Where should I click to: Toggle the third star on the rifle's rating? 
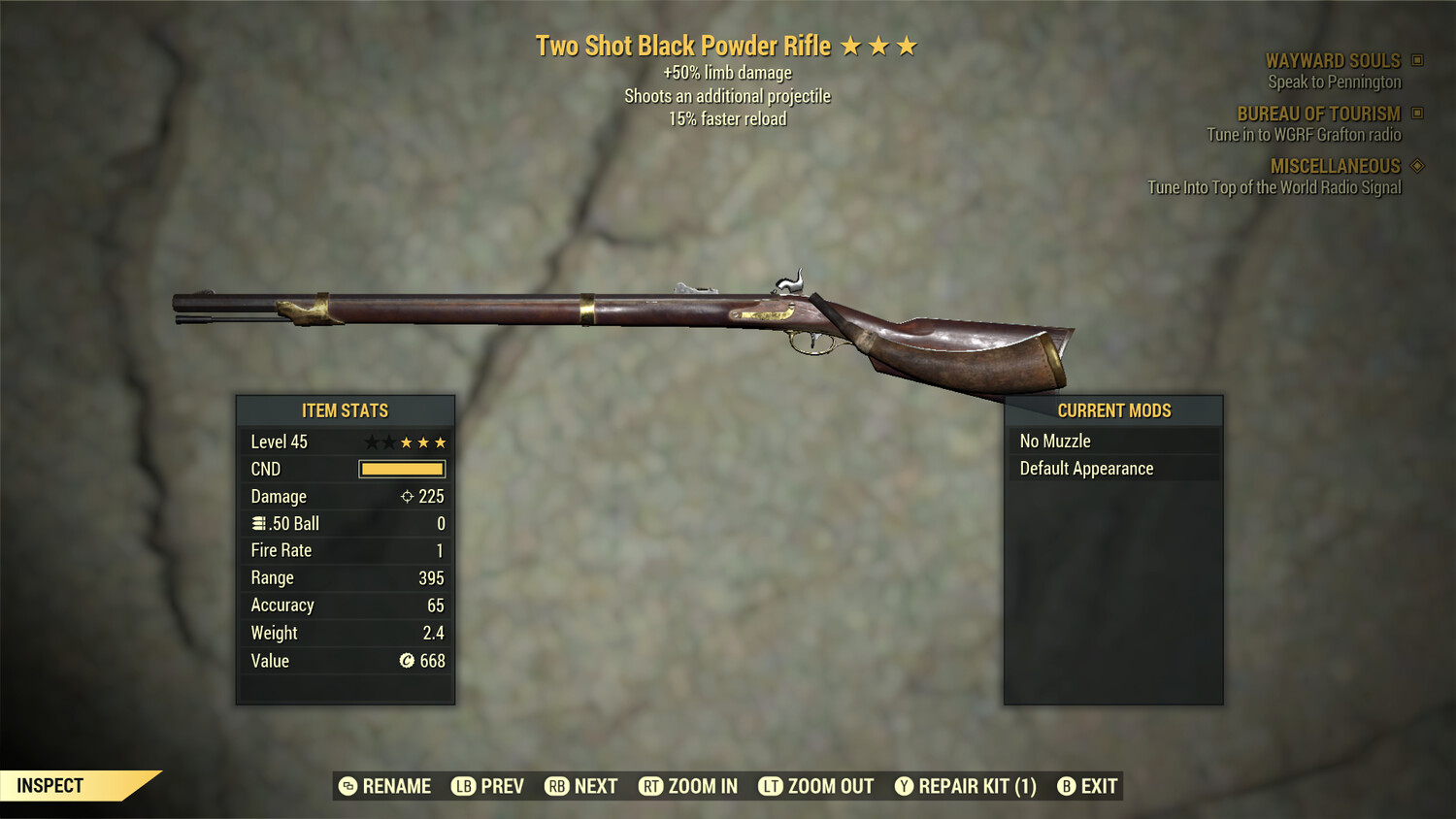[x=907, y=45]
